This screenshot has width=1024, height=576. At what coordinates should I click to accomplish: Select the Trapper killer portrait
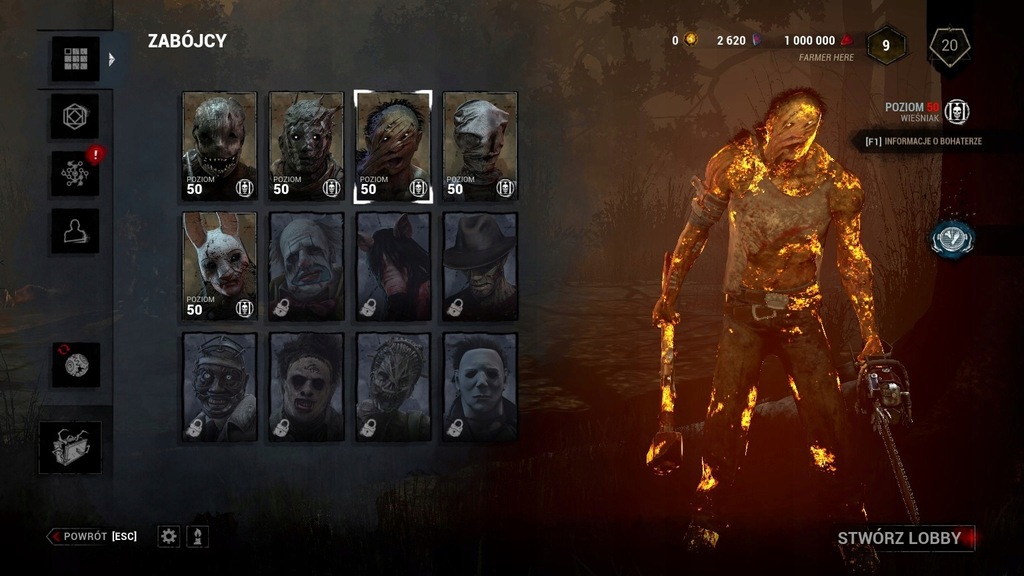coord(219,146)
